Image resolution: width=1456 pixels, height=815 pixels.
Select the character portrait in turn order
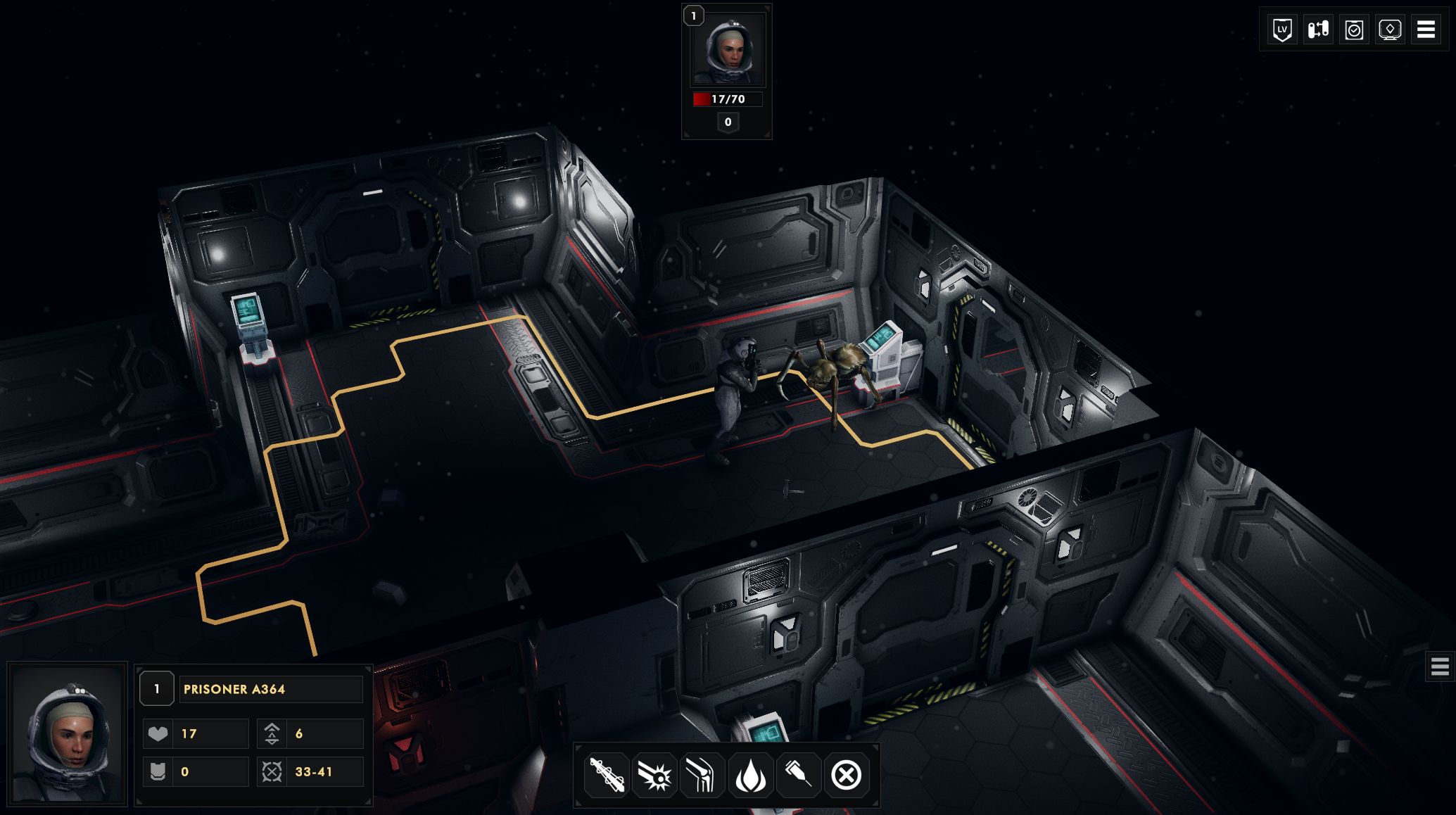point(728,51)
